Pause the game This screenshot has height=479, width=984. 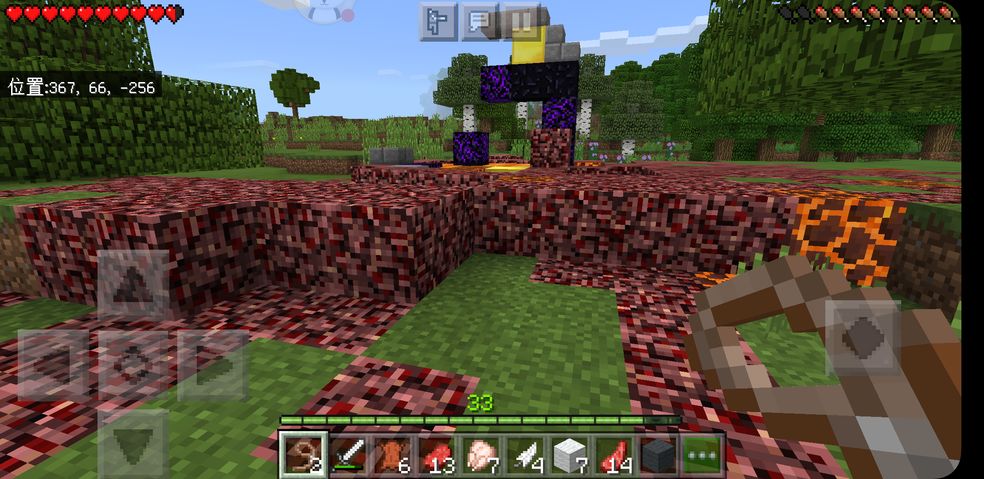click(x=521, y=20)
